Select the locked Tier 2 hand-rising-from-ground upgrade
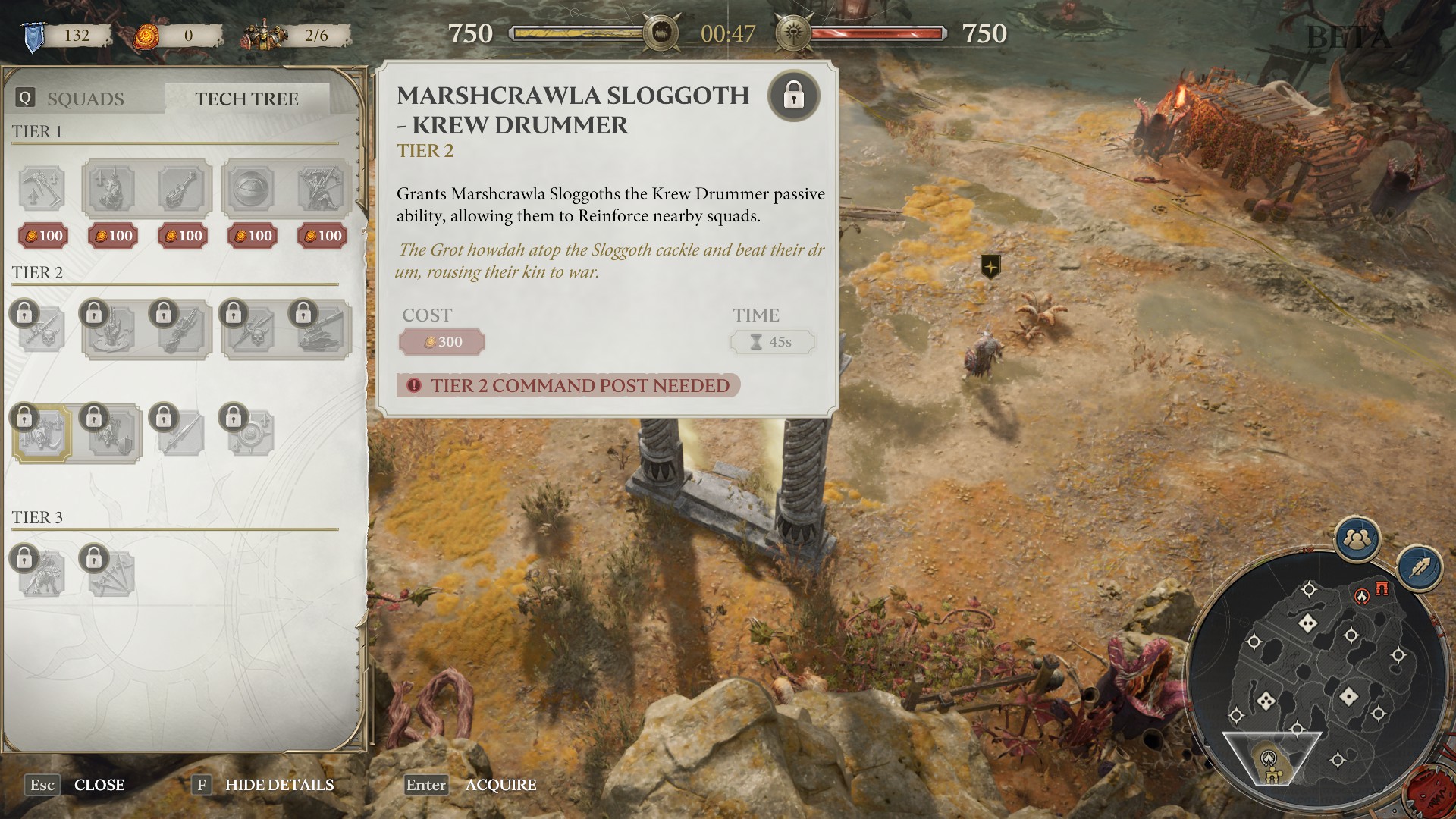The width and height of the screenshot is (1456, 819). pos(111,330)
